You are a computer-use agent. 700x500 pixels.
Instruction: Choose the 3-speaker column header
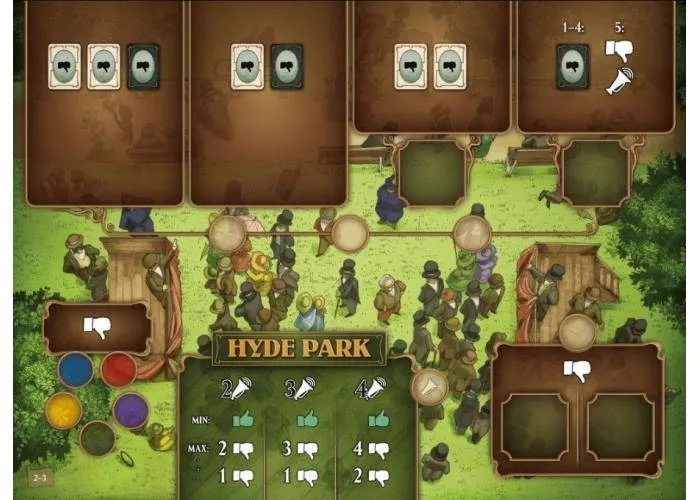pyautogui.click(x=300, y=389)
